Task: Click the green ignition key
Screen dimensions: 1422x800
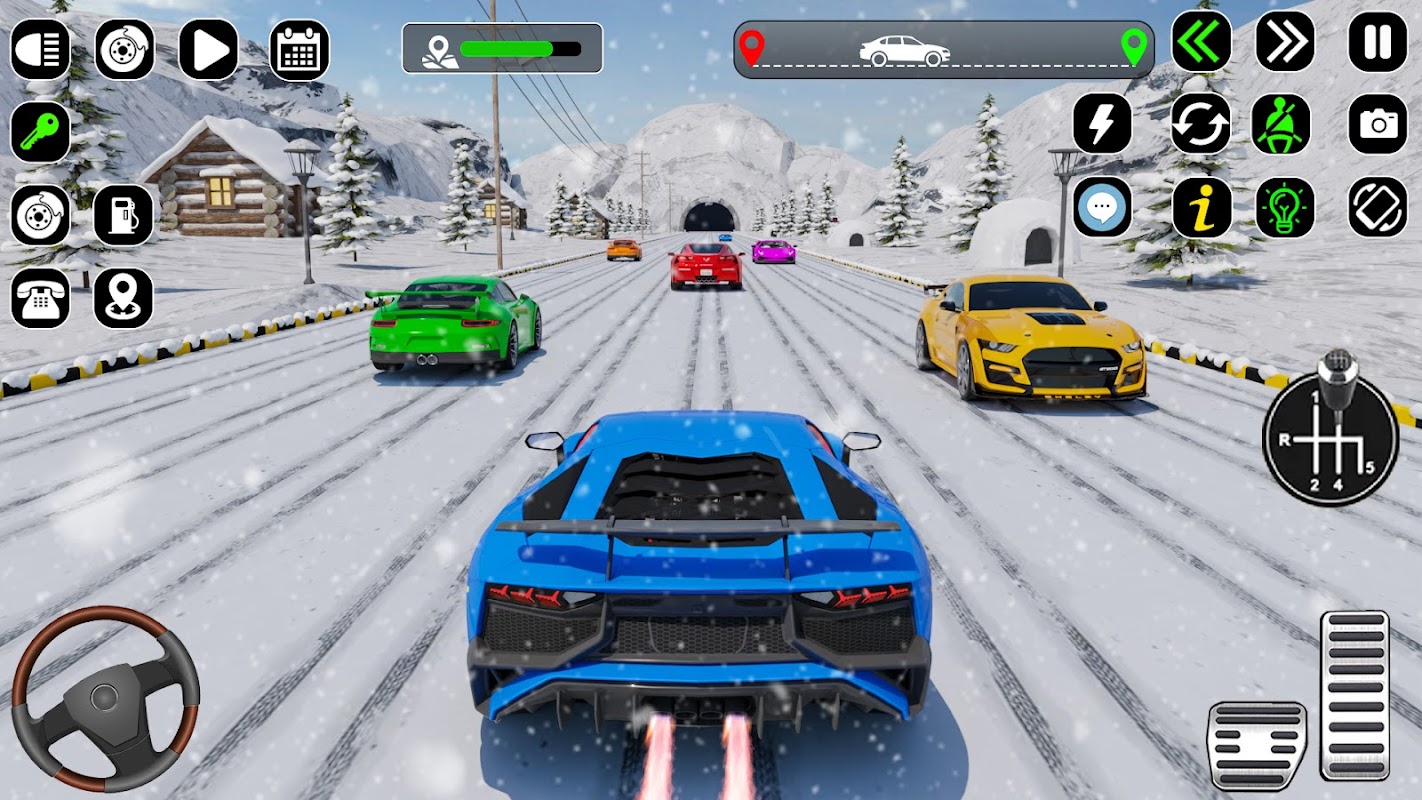Action: [41, 132]
